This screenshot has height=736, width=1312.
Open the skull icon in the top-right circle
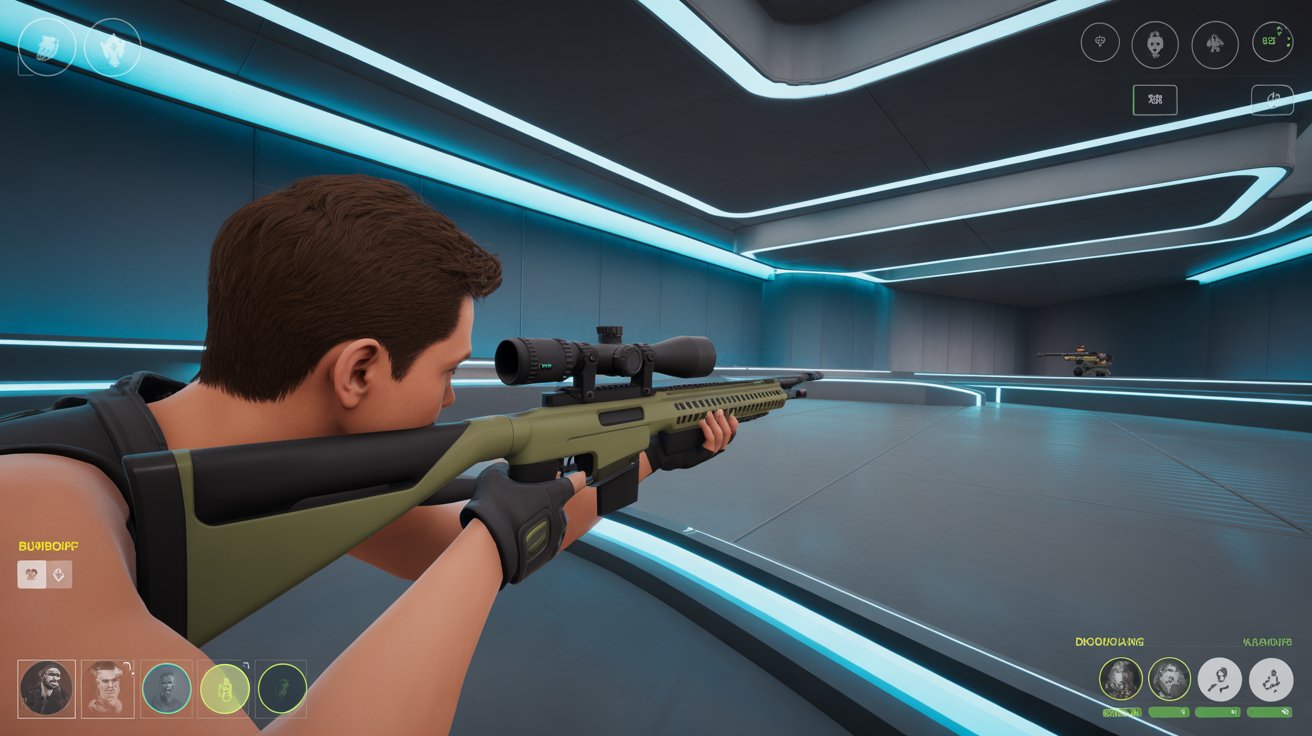1155,43
